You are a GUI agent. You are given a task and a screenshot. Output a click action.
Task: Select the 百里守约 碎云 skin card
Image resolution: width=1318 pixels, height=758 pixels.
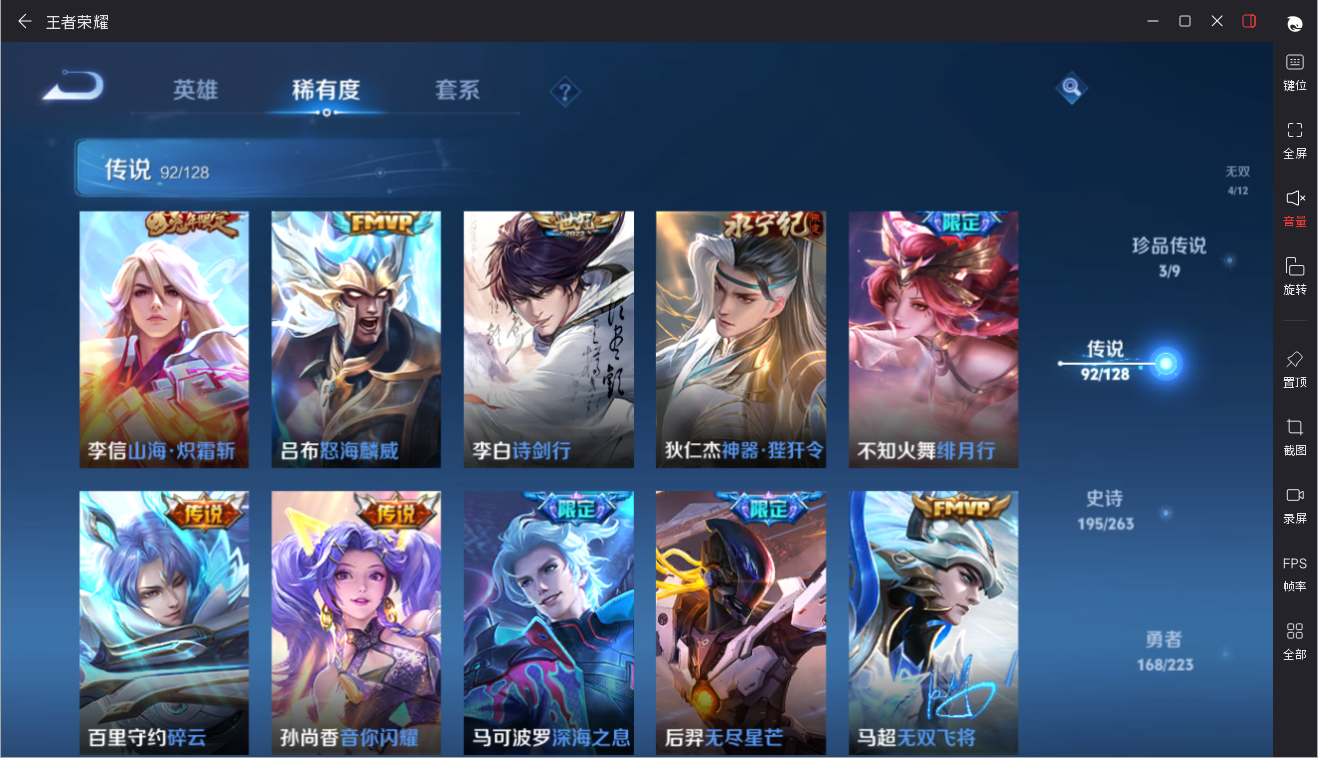[164, 622]
